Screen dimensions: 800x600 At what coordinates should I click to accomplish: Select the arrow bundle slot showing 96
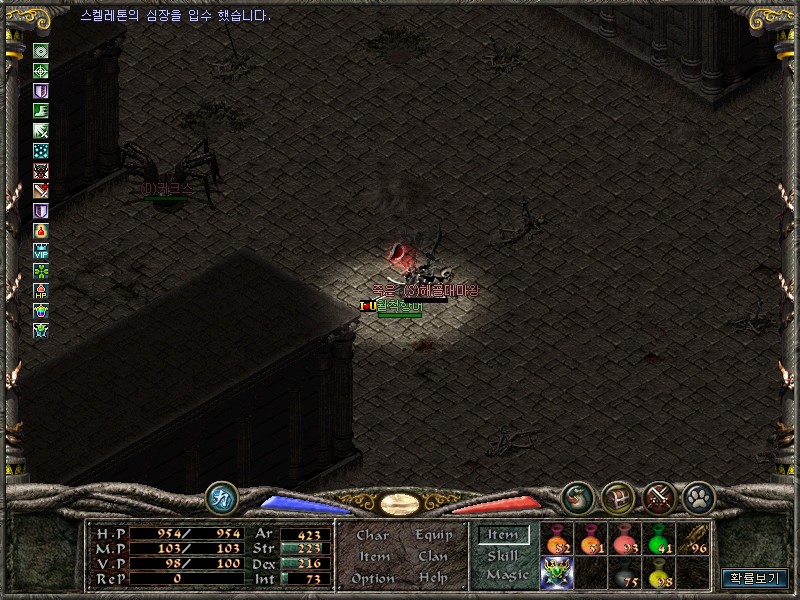pos(692,540)
